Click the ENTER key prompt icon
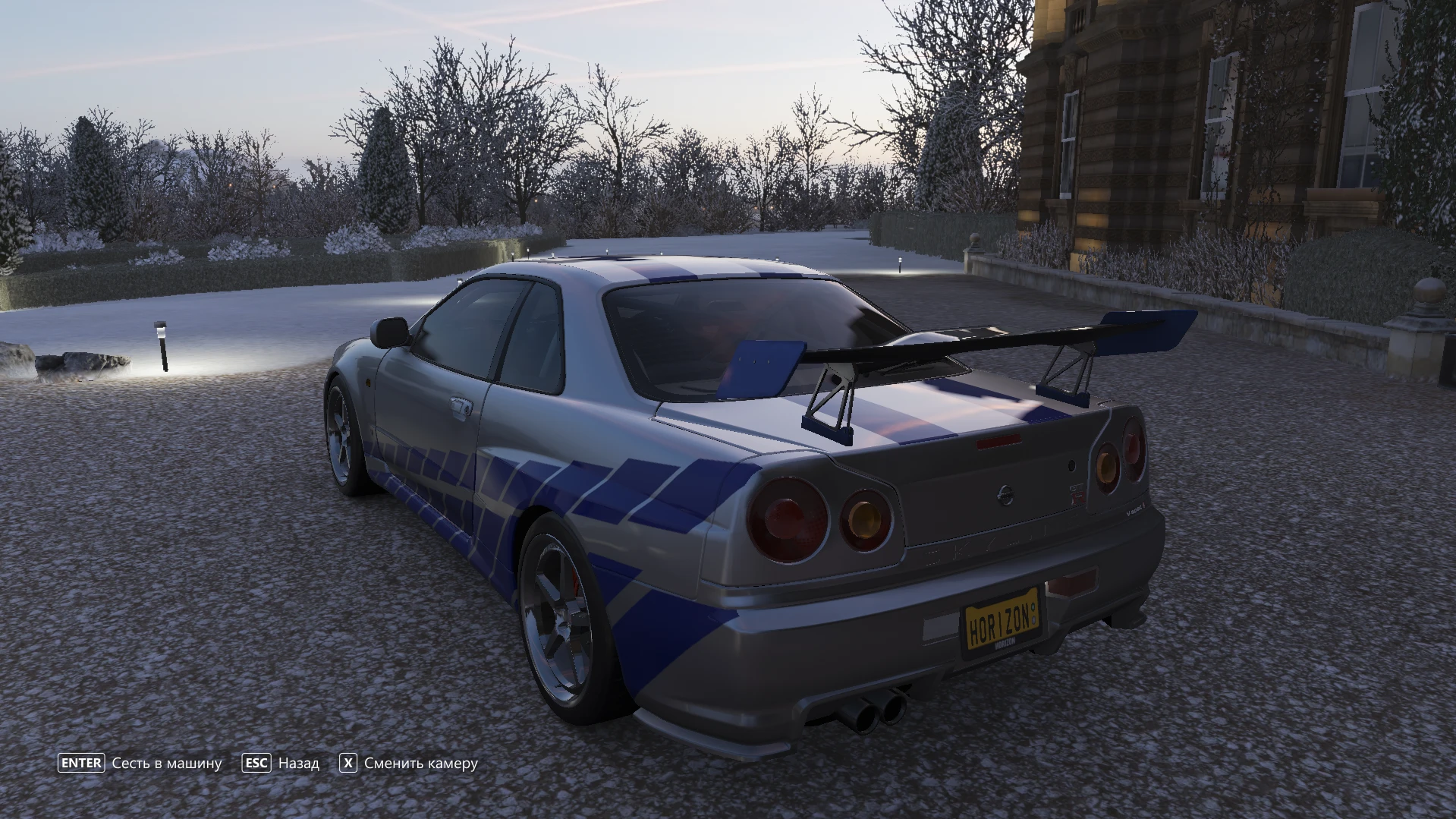Viewport: 1456px width, 819px height. tap(81, 763)
